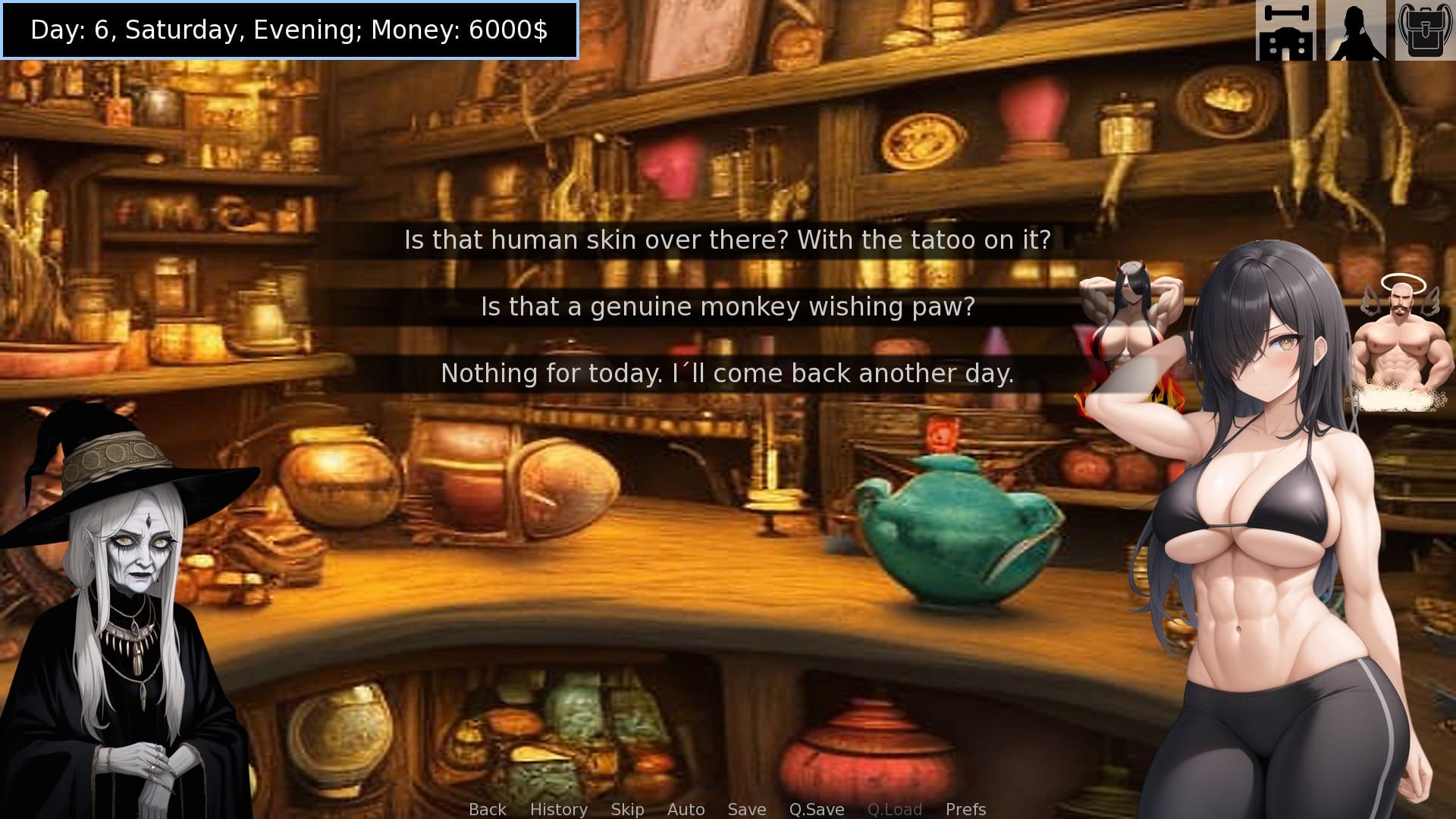Image resolution: width=1456 pixels, height=819 pixels.
Task: Open the backpack inventory
Action: 1425,30
